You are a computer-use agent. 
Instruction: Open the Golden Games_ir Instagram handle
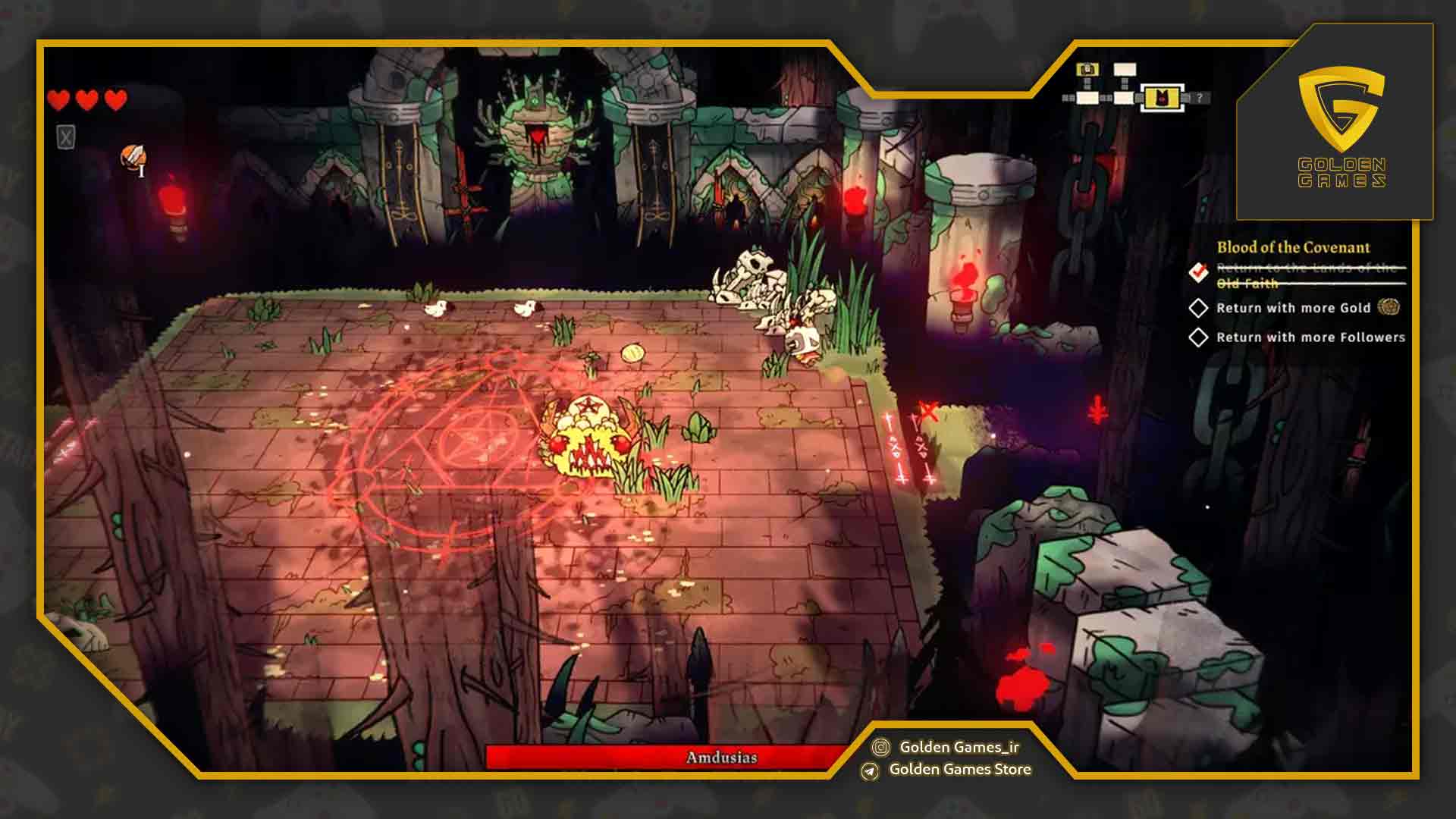coord(959,747)
